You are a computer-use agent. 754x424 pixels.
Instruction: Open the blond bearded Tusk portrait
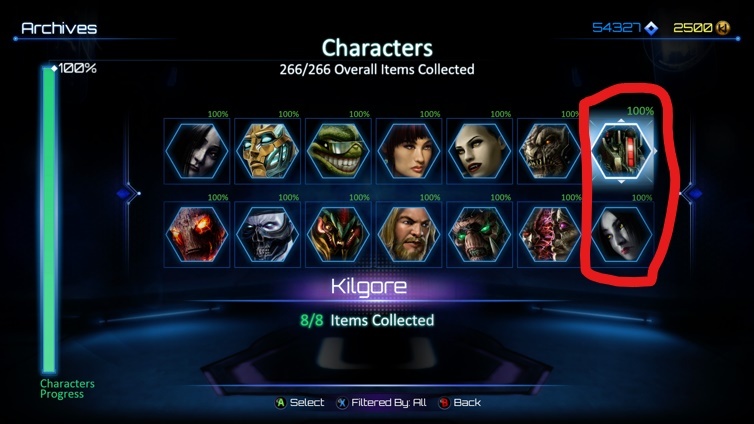click(x=408, y=233)
